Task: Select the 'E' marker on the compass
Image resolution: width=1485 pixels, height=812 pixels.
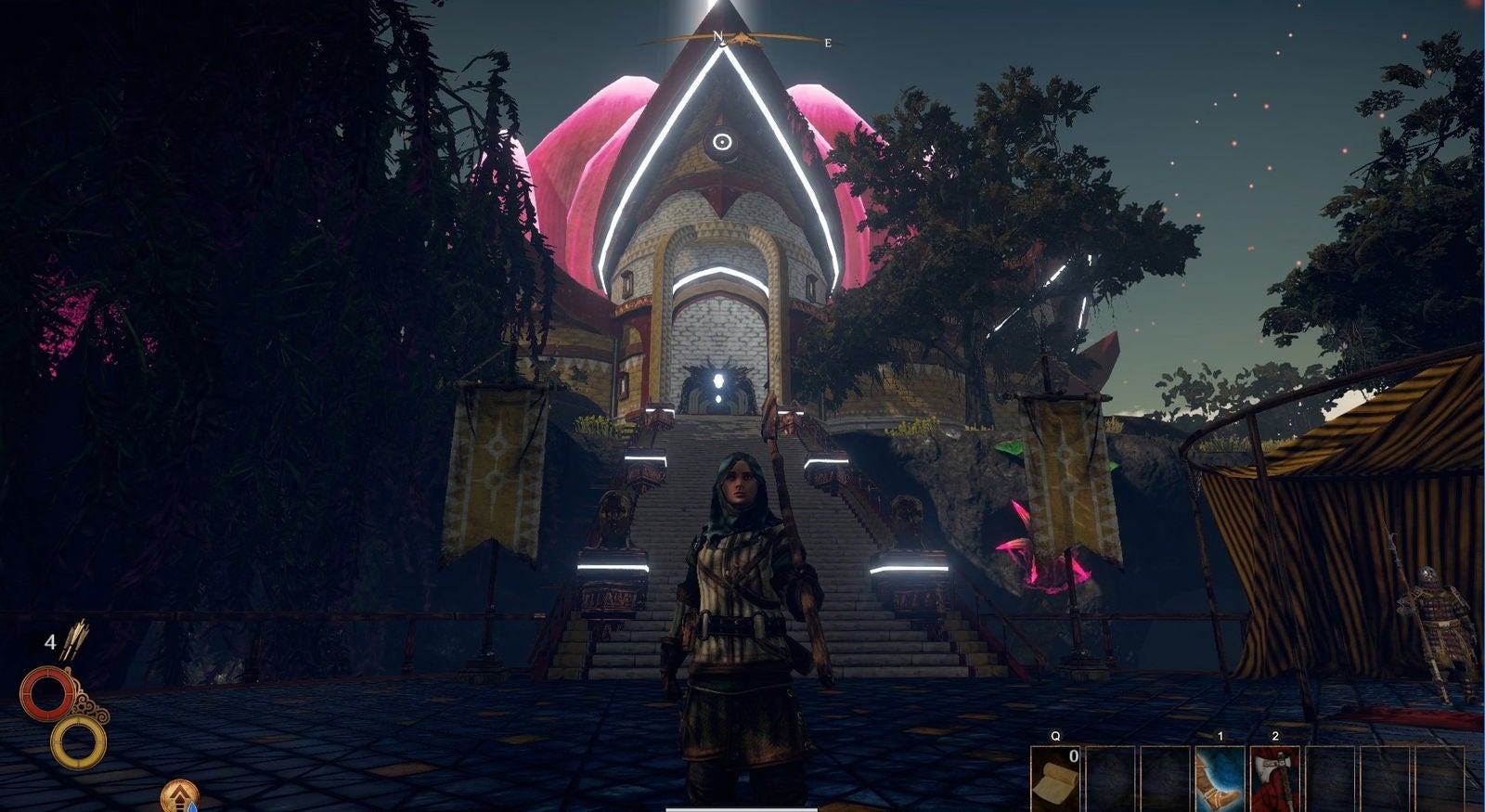Action: pos(826,41)
